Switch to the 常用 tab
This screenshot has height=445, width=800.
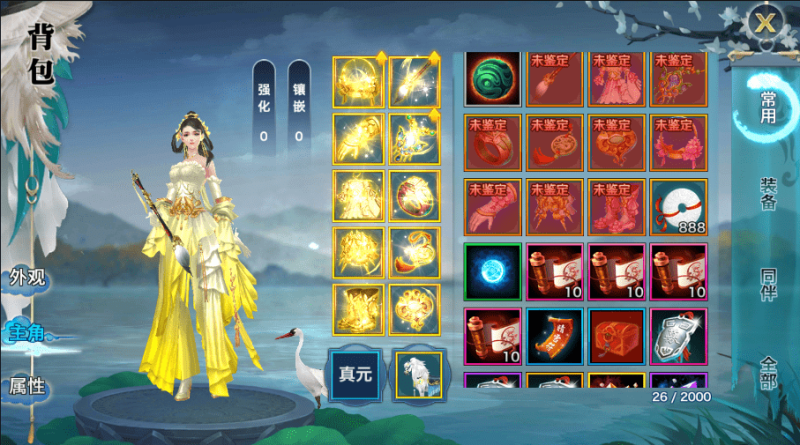click(768, 107)
